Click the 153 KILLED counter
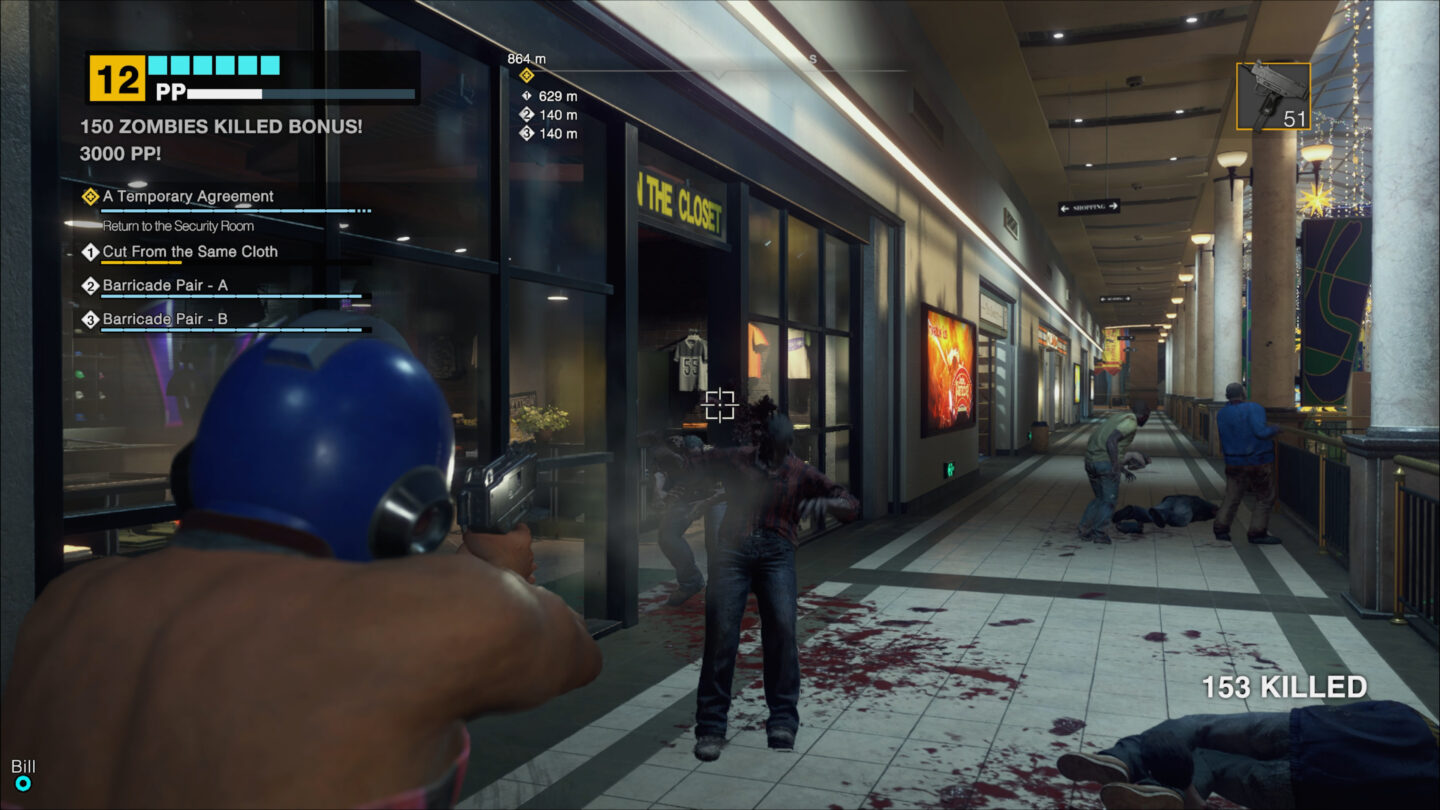 [x=1283, y=685]
